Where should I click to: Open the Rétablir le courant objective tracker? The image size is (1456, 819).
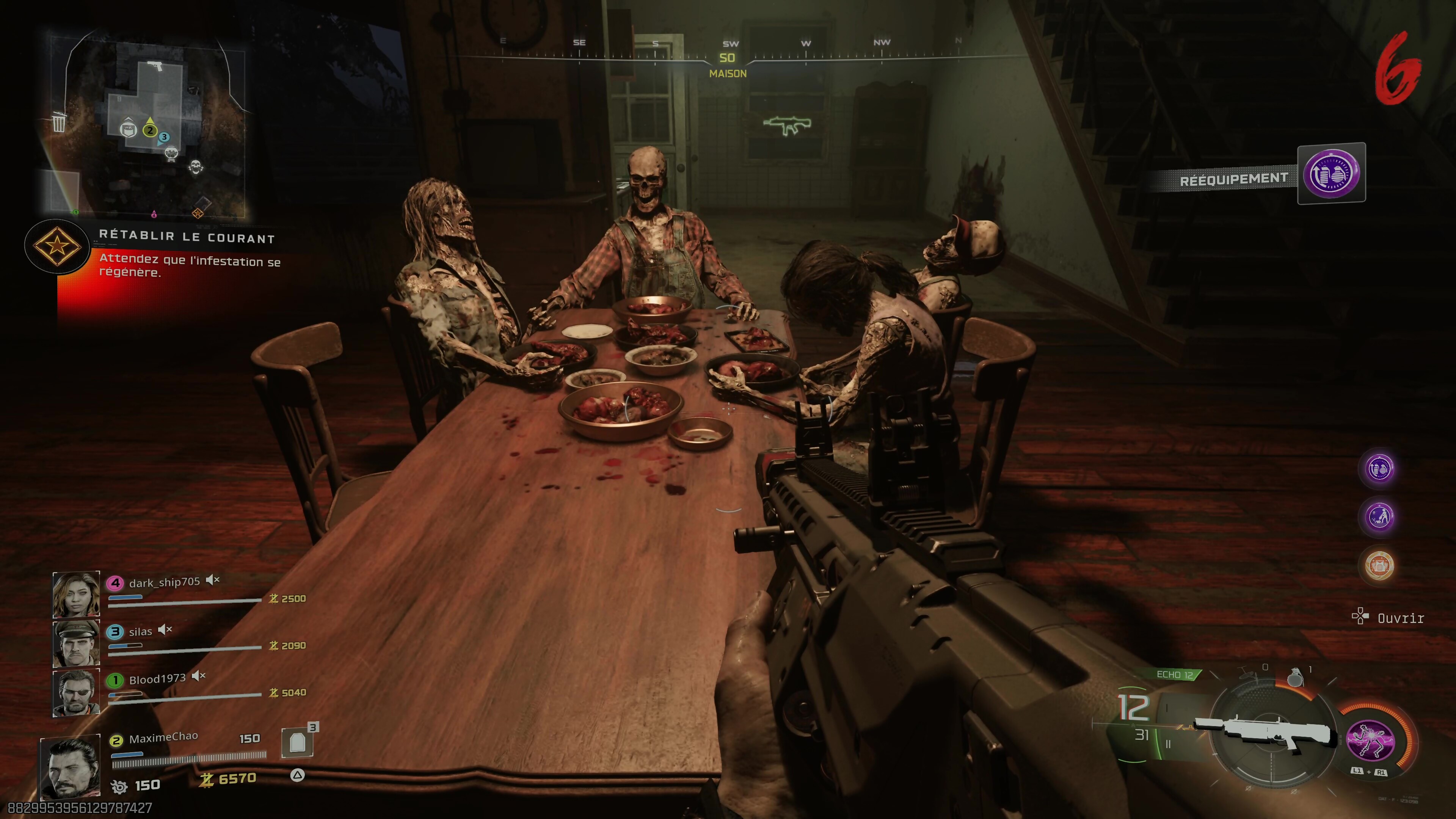point(187,237)
